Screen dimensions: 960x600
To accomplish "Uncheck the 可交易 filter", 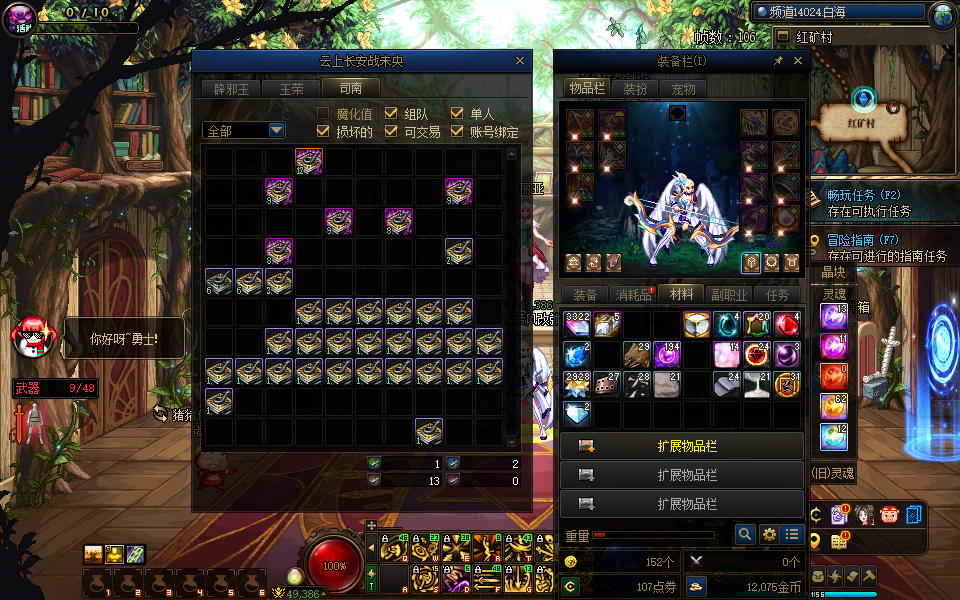I will coord(391,131).
